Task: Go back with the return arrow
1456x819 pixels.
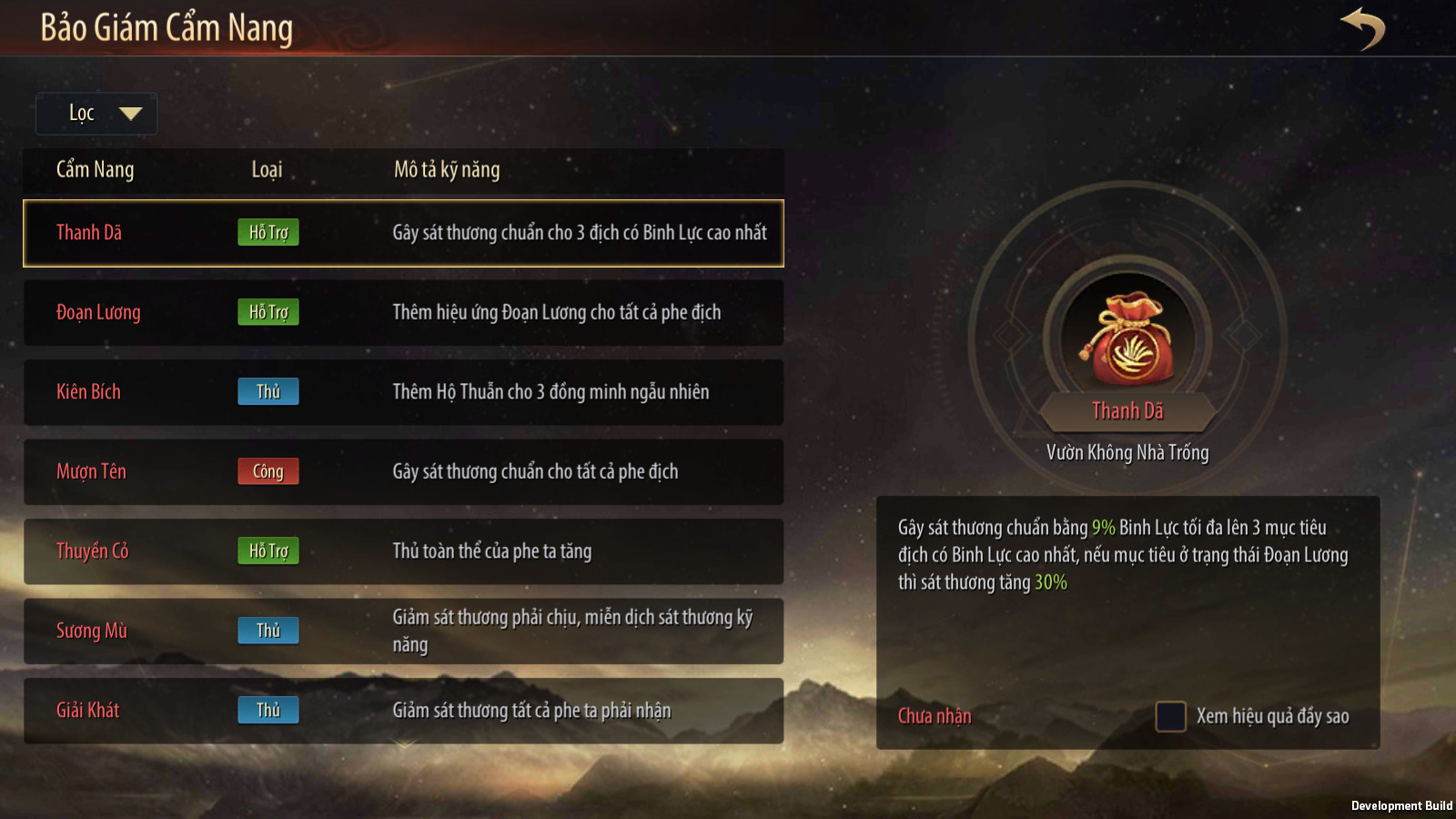Action: (1362, 28)
